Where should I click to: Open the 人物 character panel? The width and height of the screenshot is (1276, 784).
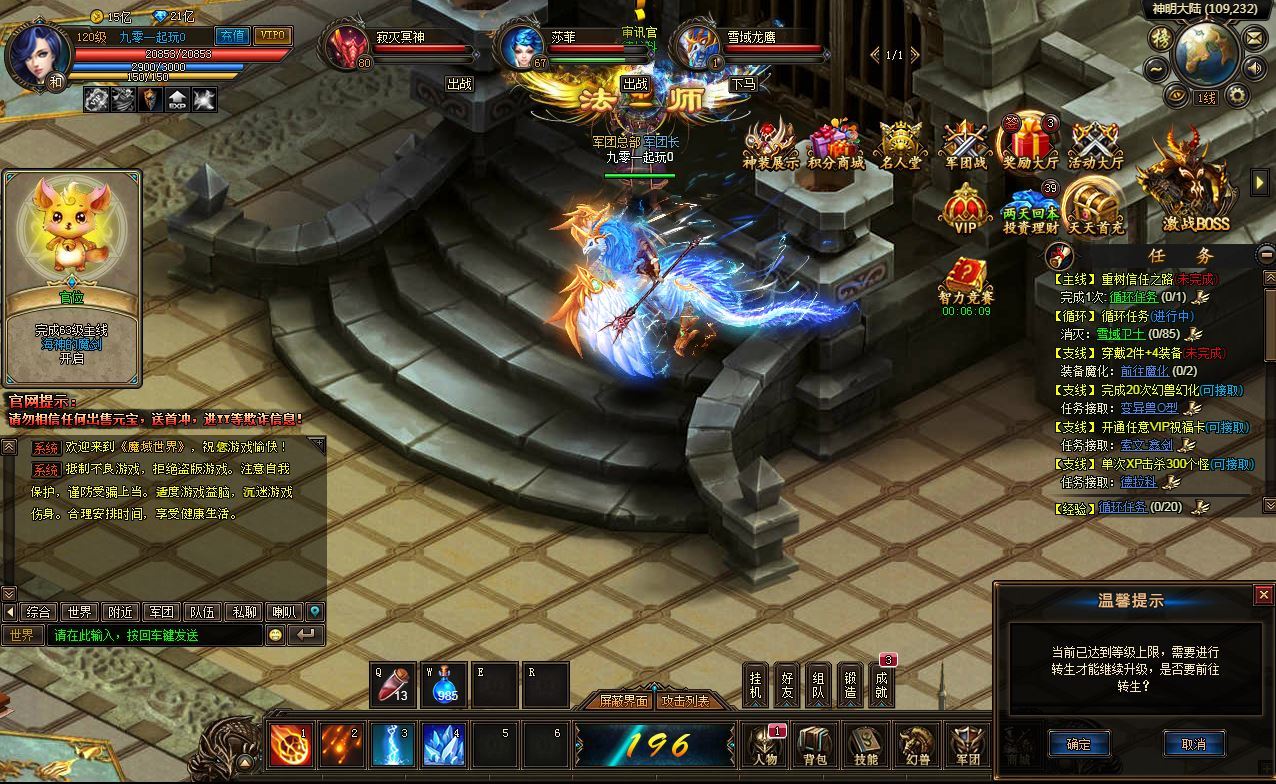point(765,747)
